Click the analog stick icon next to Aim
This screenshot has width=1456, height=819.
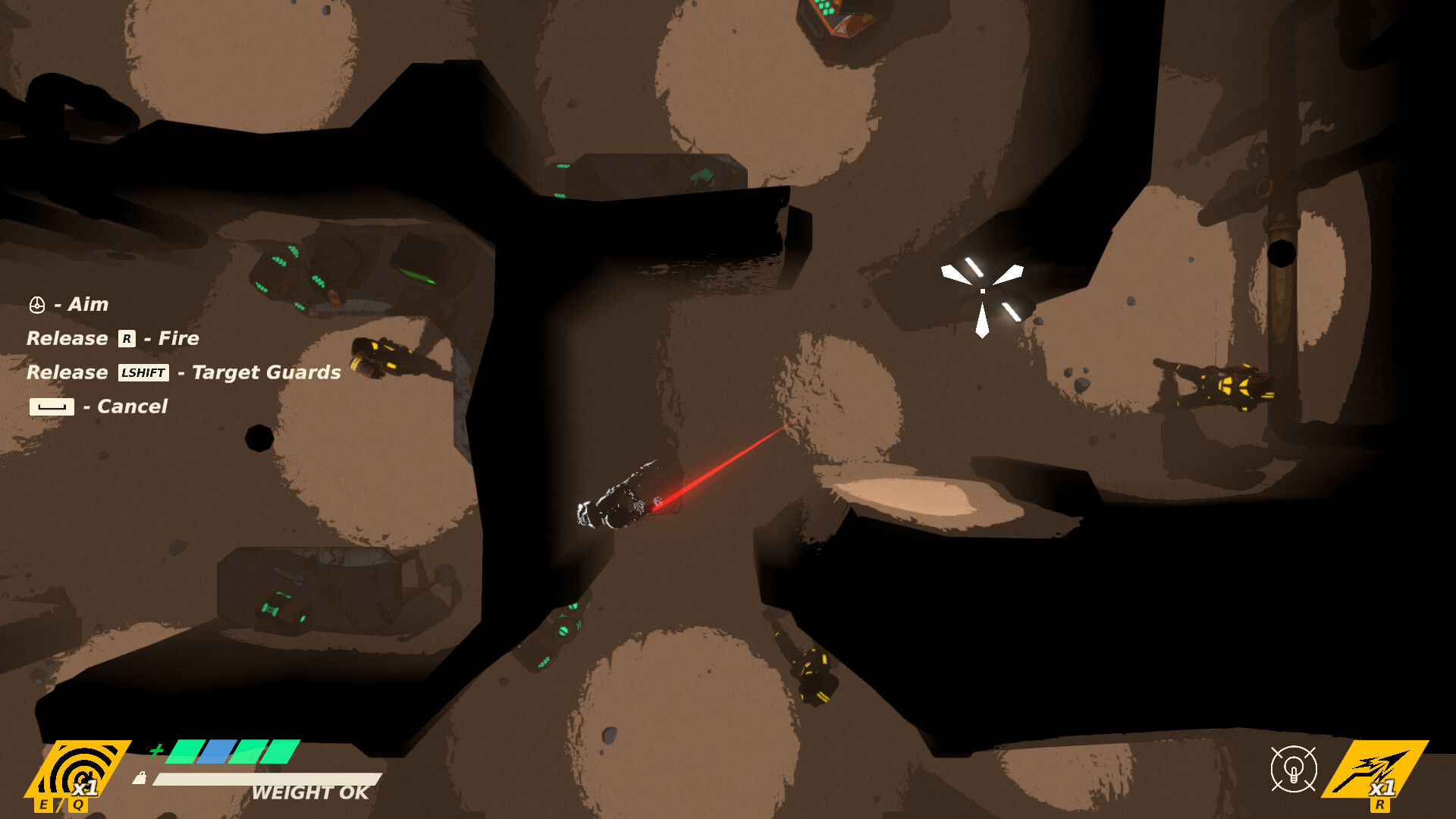(36, 303)
